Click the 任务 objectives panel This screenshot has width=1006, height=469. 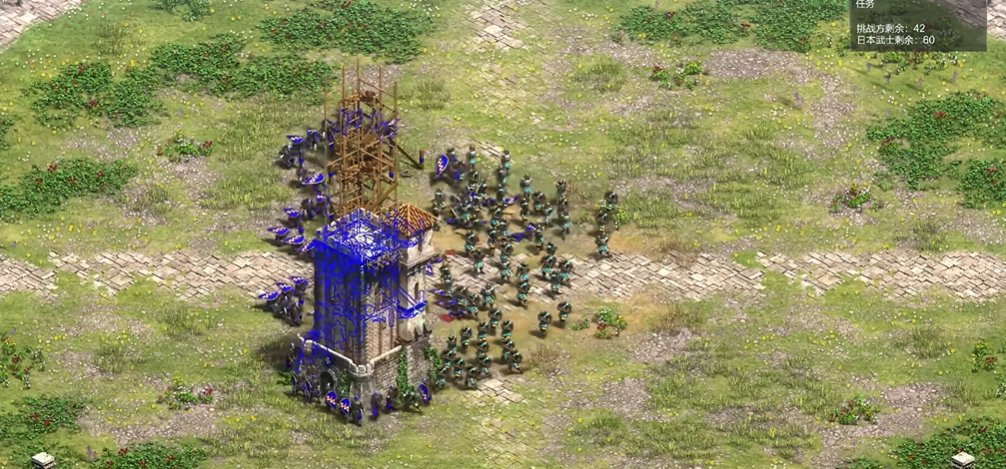(x=917, y=25)
